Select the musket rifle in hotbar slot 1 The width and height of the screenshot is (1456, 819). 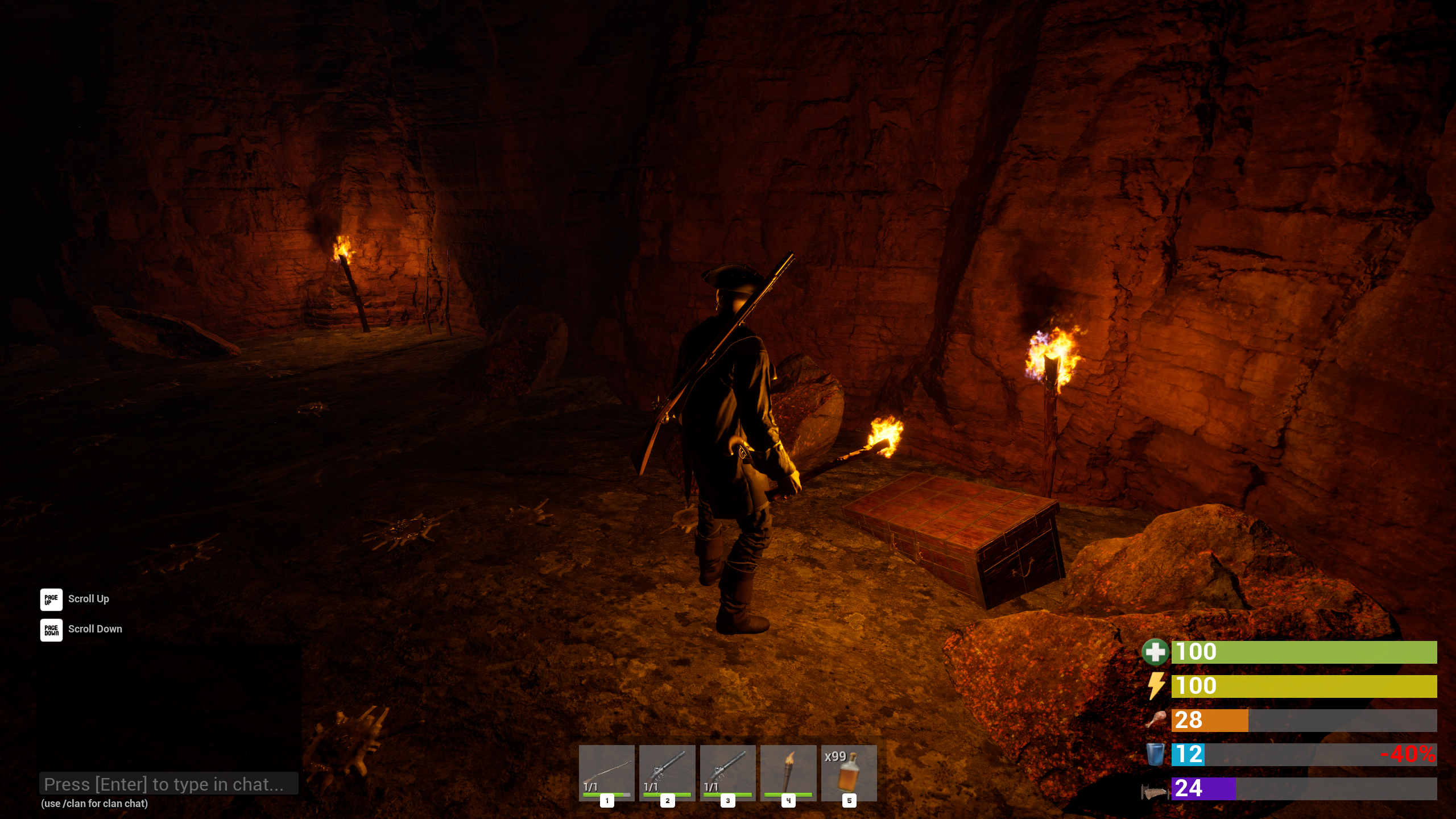coord(606,772)
